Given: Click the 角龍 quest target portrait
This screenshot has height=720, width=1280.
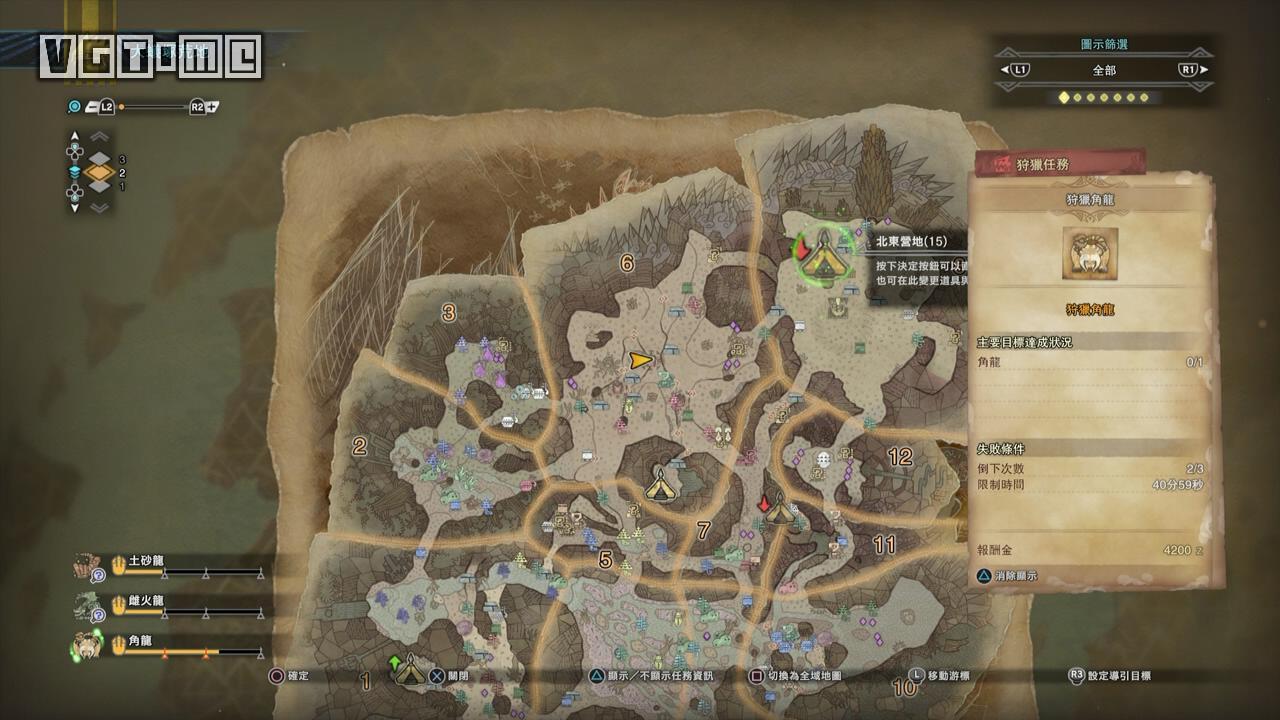Looking at the screenshot, I should (x=1089, y=255).
